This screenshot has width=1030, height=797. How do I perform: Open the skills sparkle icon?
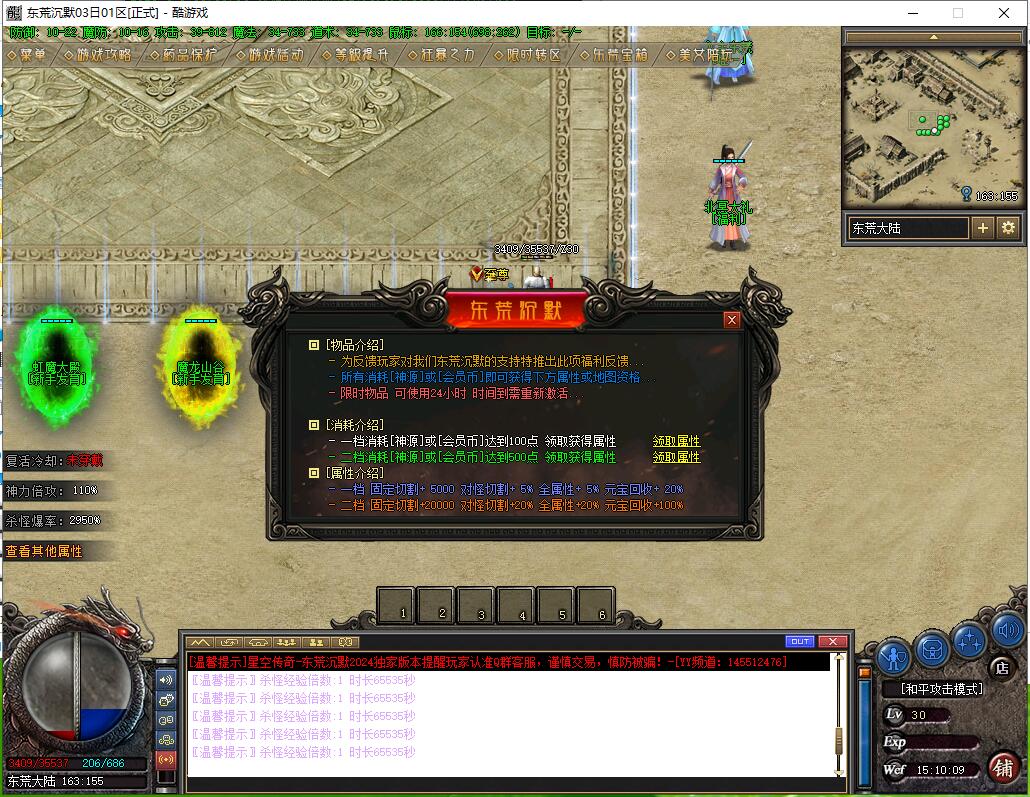pyautogui.click(x=969, y=640)
